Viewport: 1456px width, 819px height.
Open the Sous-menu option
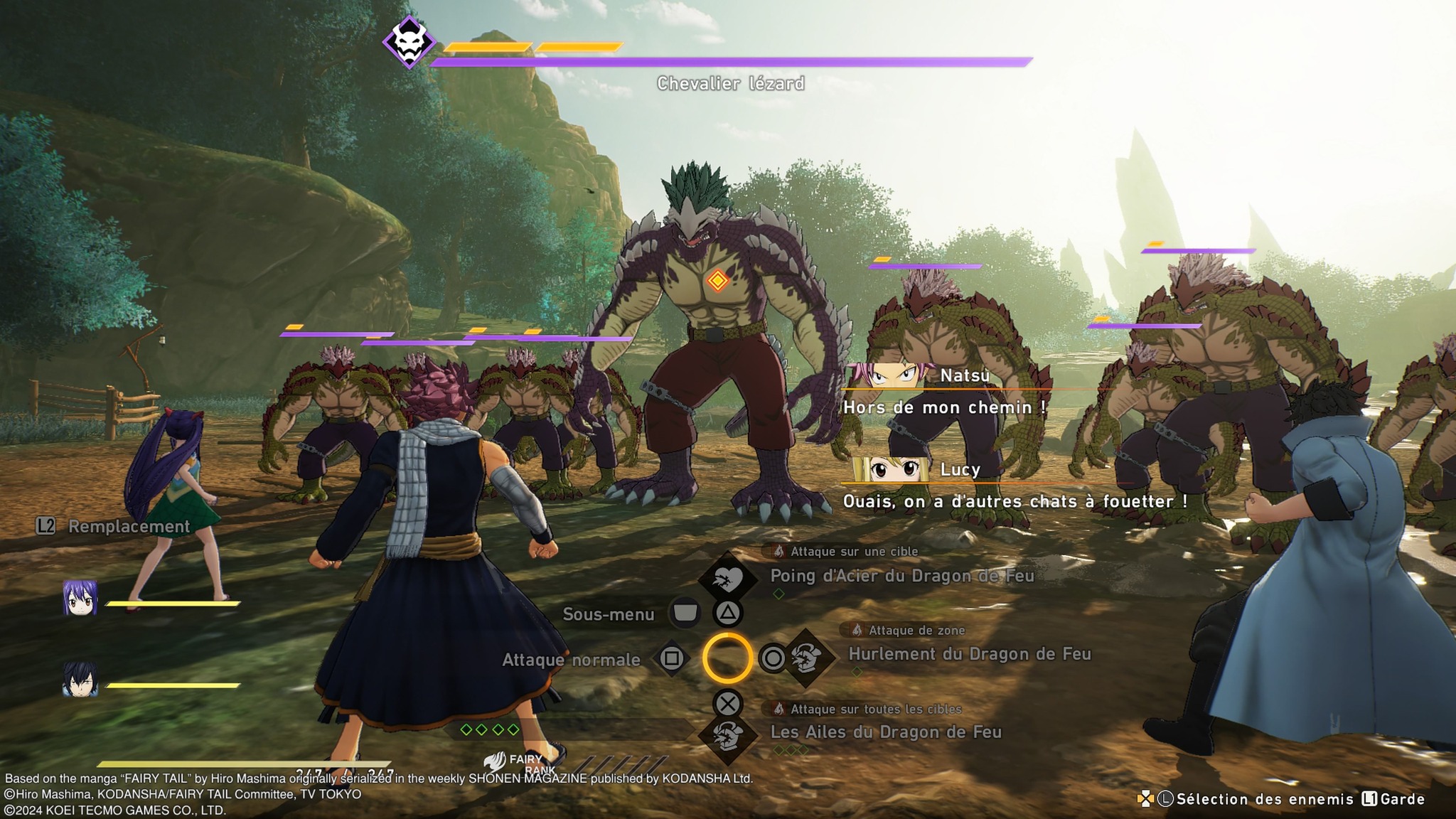pyautogui.click(x=609, y=614)
